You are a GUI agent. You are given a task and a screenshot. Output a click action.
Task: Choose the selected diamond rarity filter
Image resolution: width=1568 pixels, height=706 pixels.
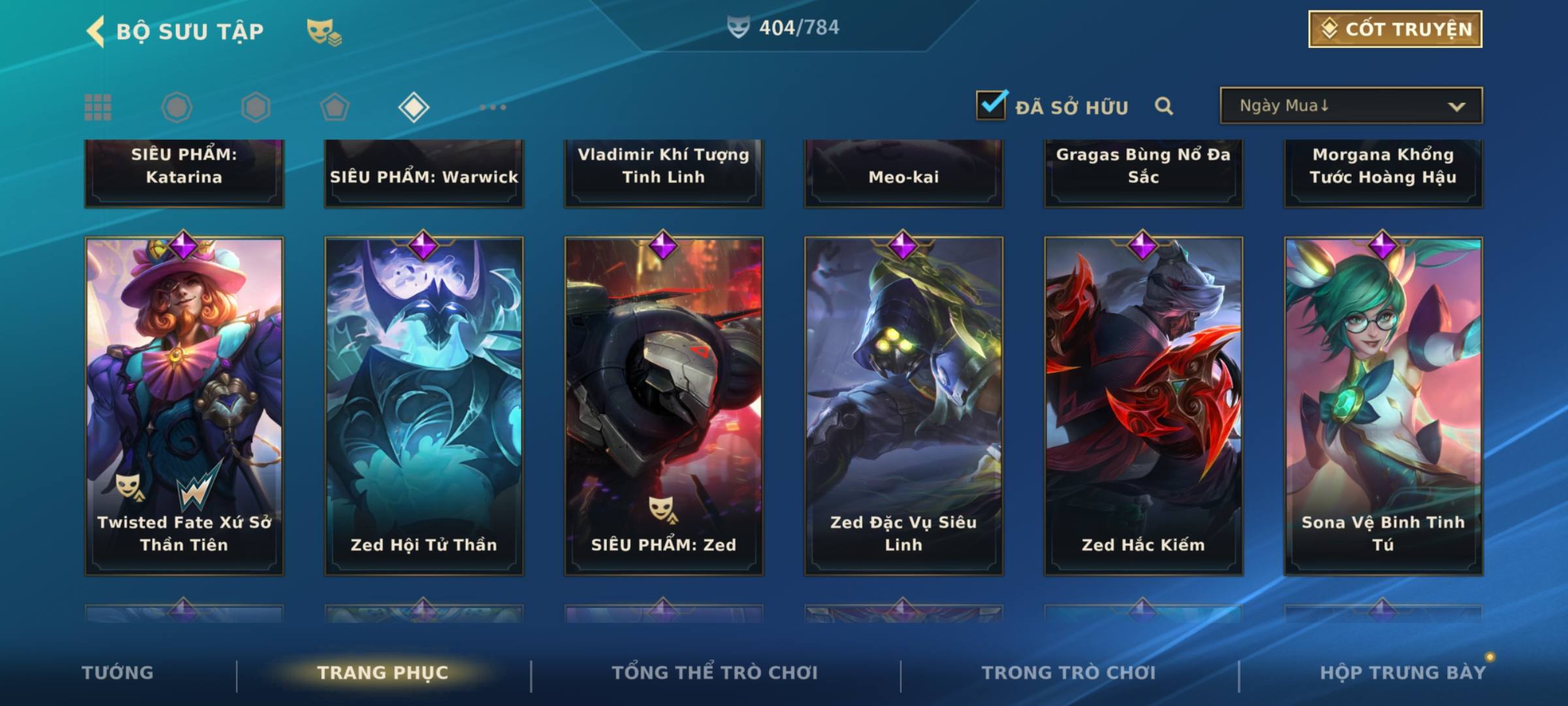point(414,107)
